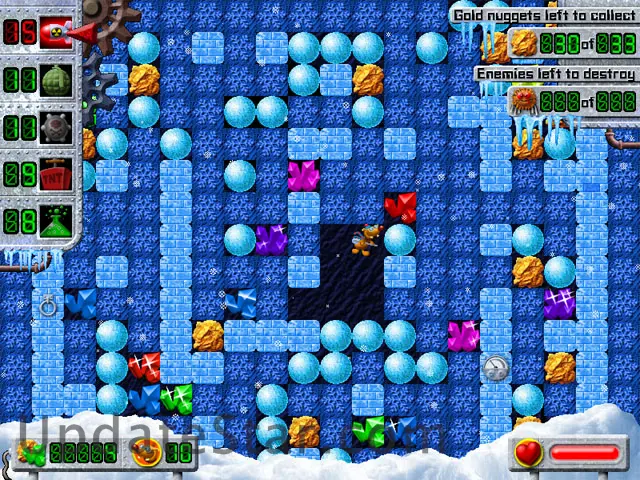
Task: Click the heart health icon
Action: tap(531, 453)
